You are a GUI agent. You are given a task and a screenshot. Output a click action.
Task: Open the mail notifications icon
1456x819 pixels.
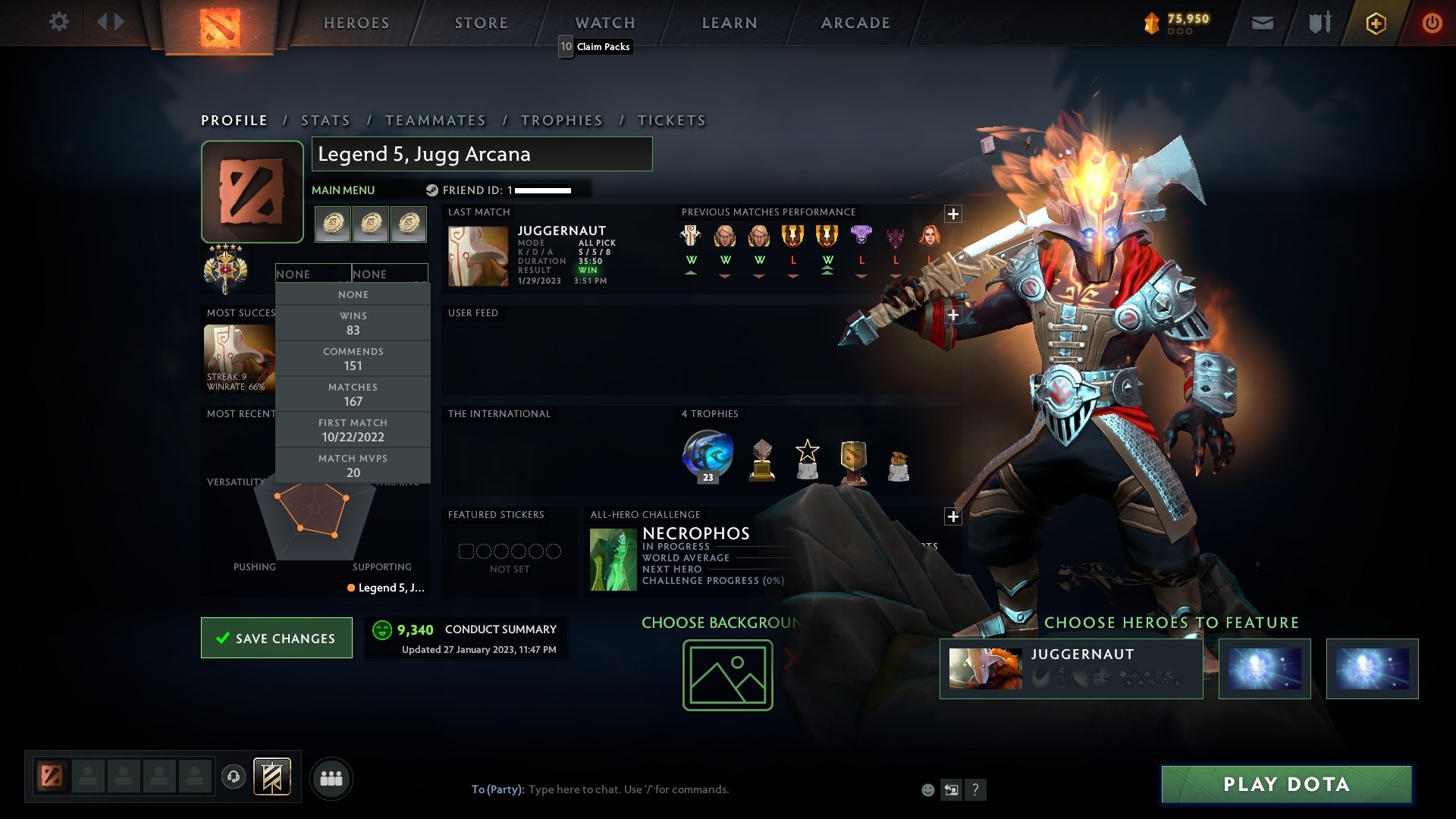tap(1262, 22)
